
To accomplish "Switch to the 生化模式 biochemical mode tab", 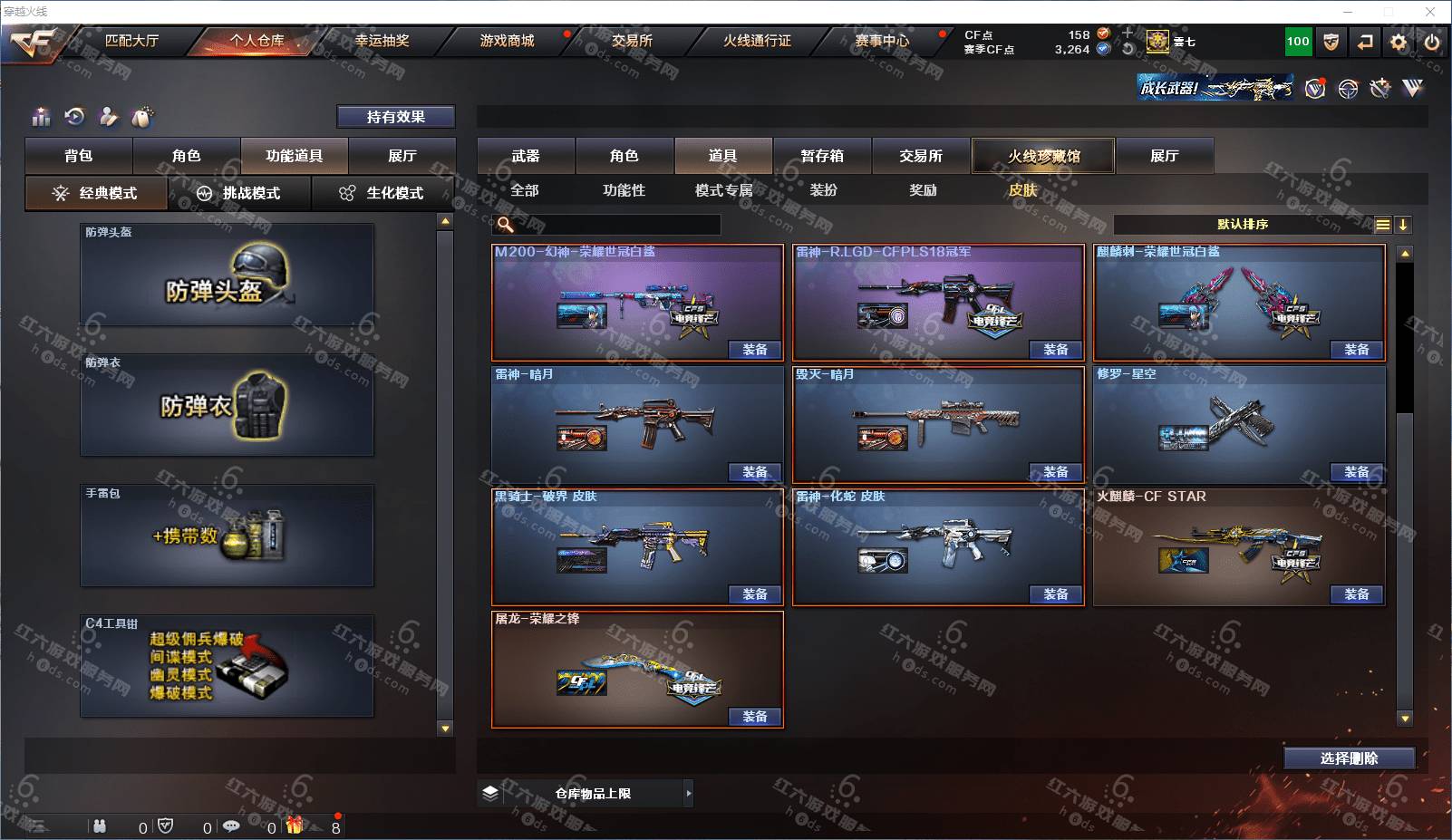I will 383,193.
